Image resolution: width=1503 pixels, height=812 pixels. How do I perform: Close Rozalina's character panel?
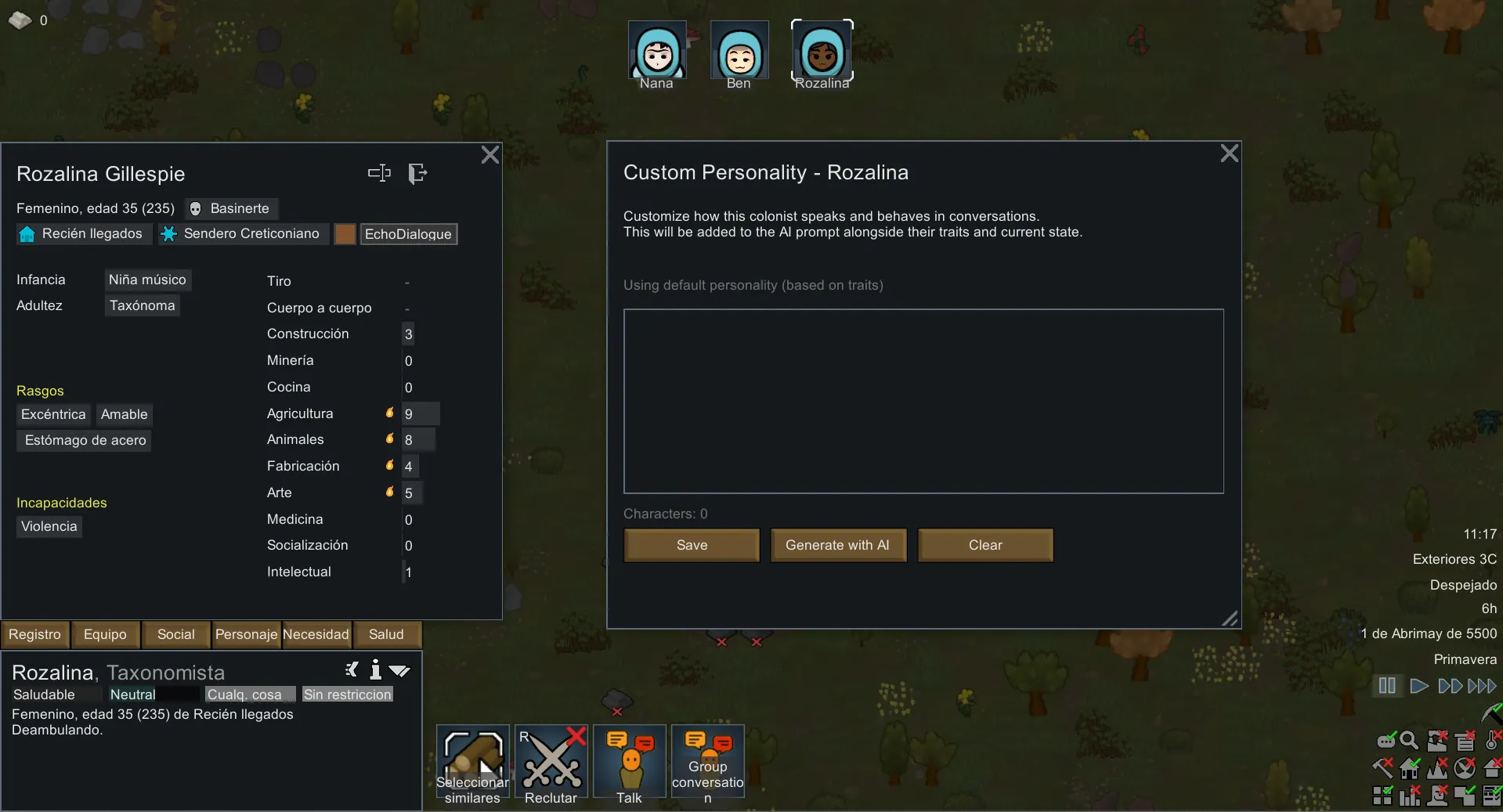pyautogui.click(x=490, y=155)
